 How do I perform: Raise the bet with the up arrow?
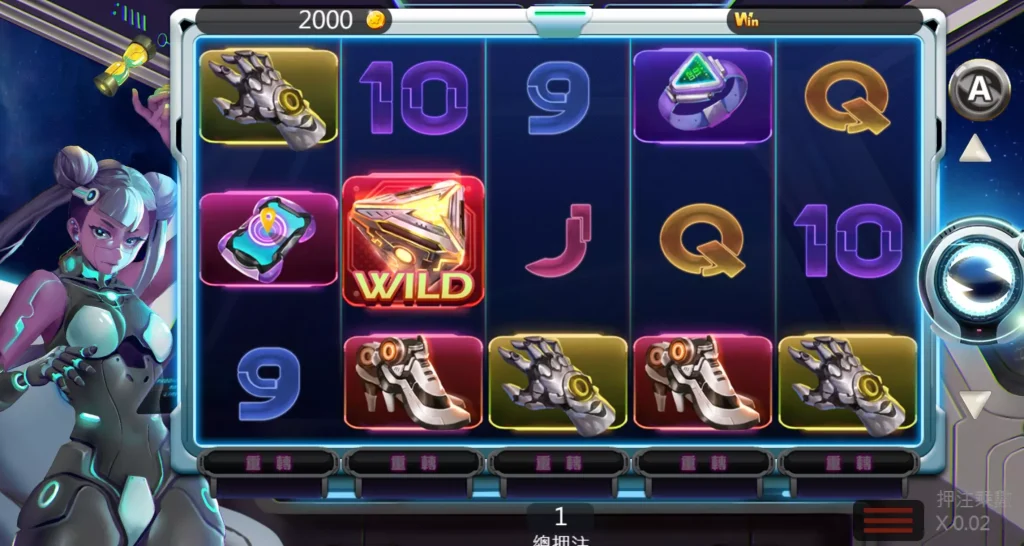click(x=975, y=150)
